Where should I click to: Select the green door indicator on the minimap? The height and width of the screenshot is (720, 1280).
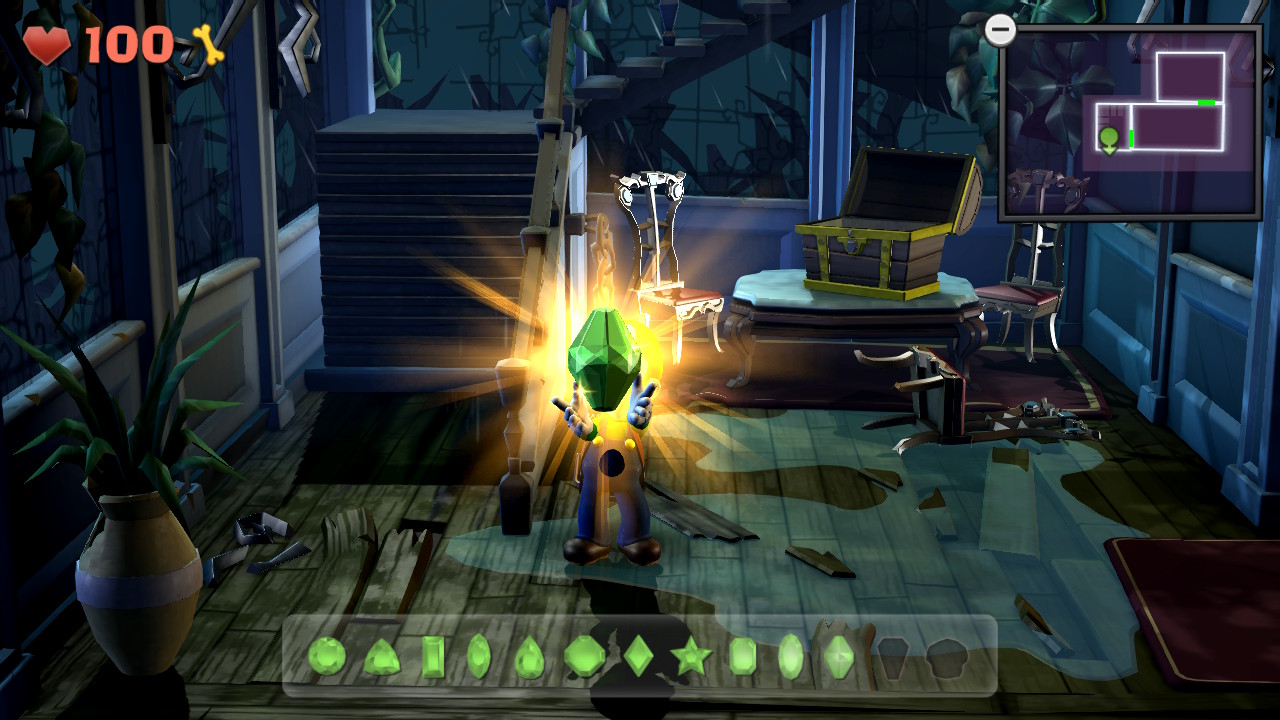coord(1205,102)
